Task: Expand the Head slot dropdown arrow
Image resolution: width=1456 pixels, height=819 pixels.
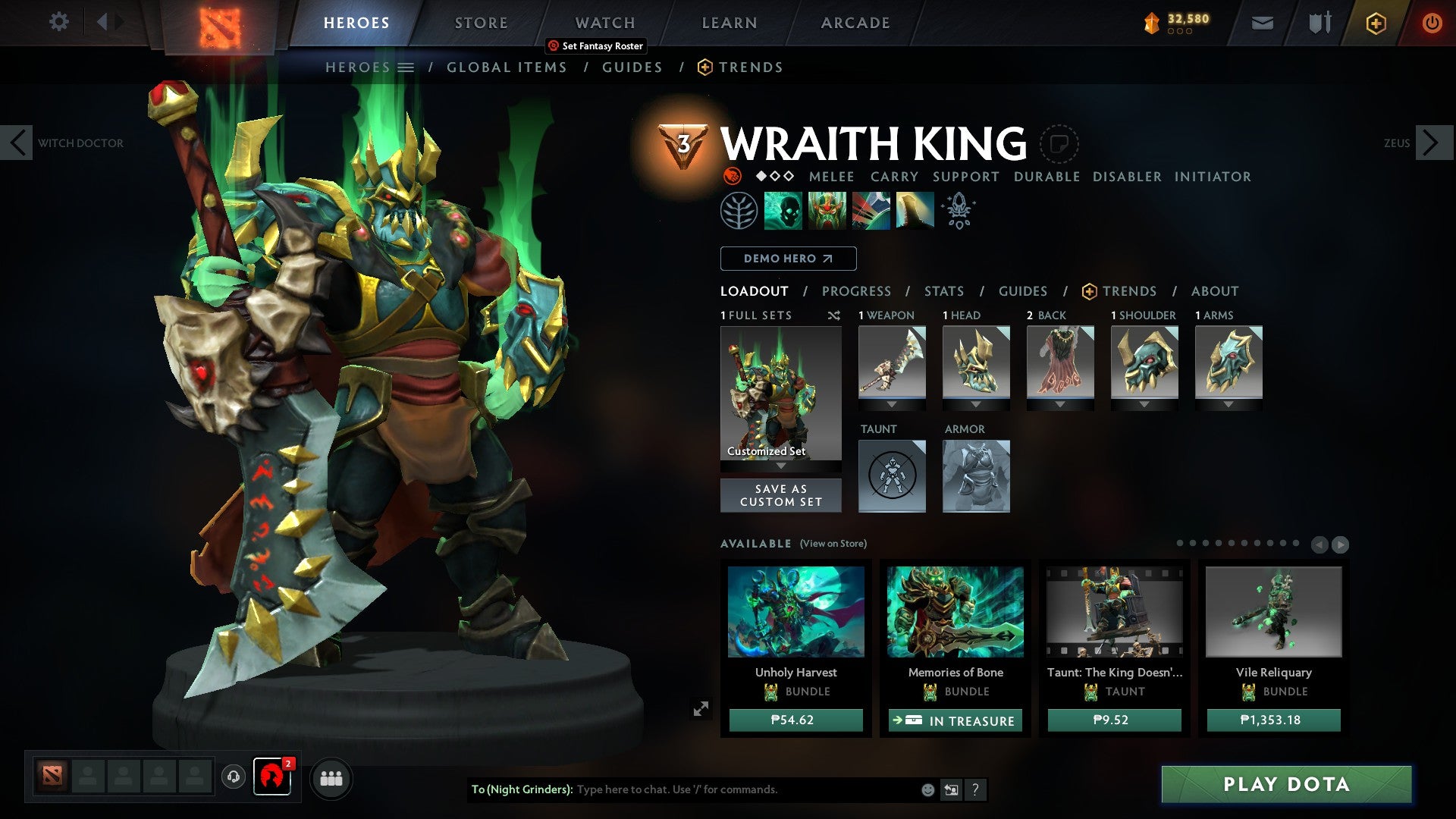Action: tap(976, 404)
